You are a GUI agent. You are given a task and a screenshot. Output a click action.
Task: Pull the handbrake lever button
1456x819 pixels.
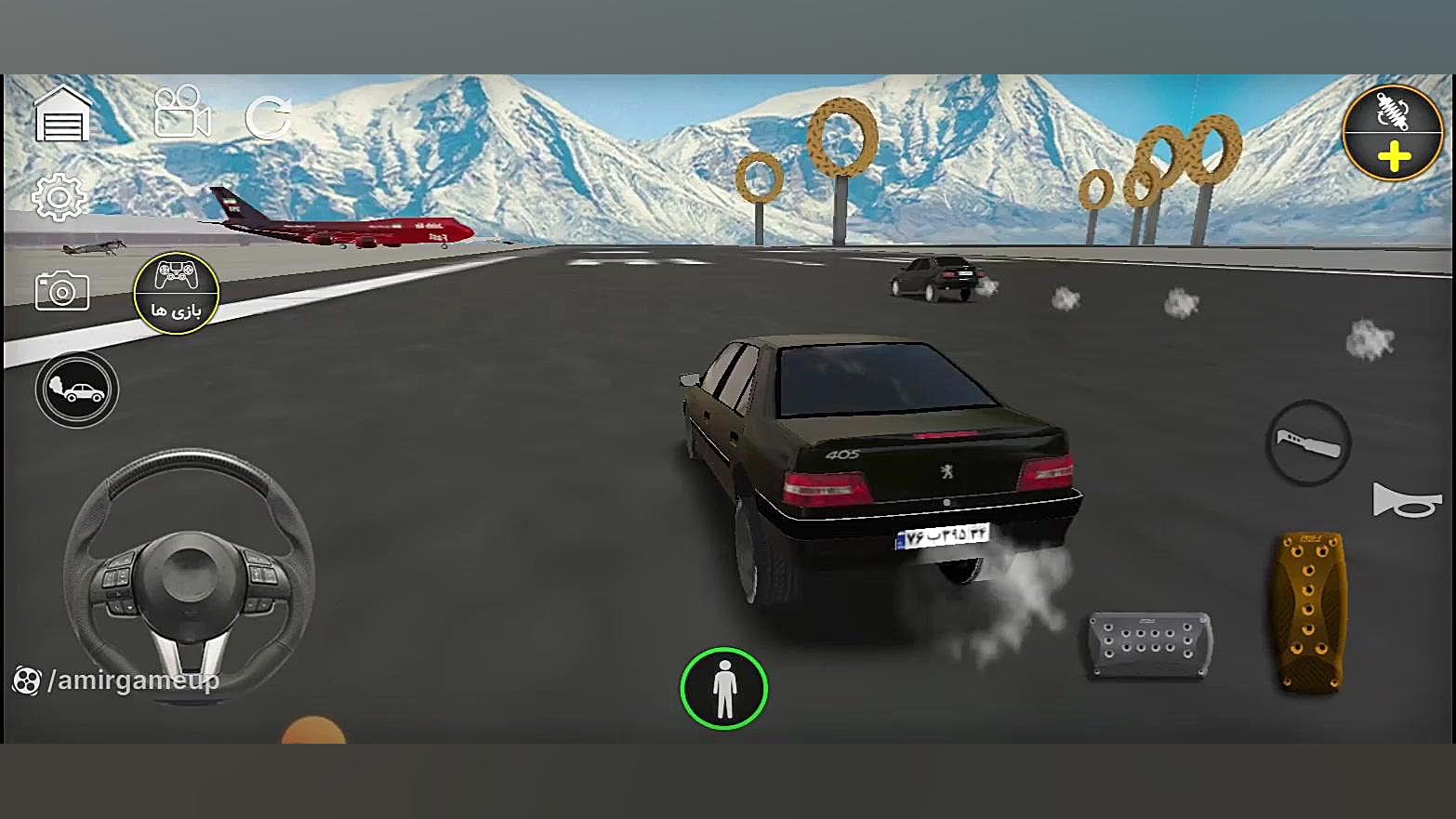tap(1308, 443)
